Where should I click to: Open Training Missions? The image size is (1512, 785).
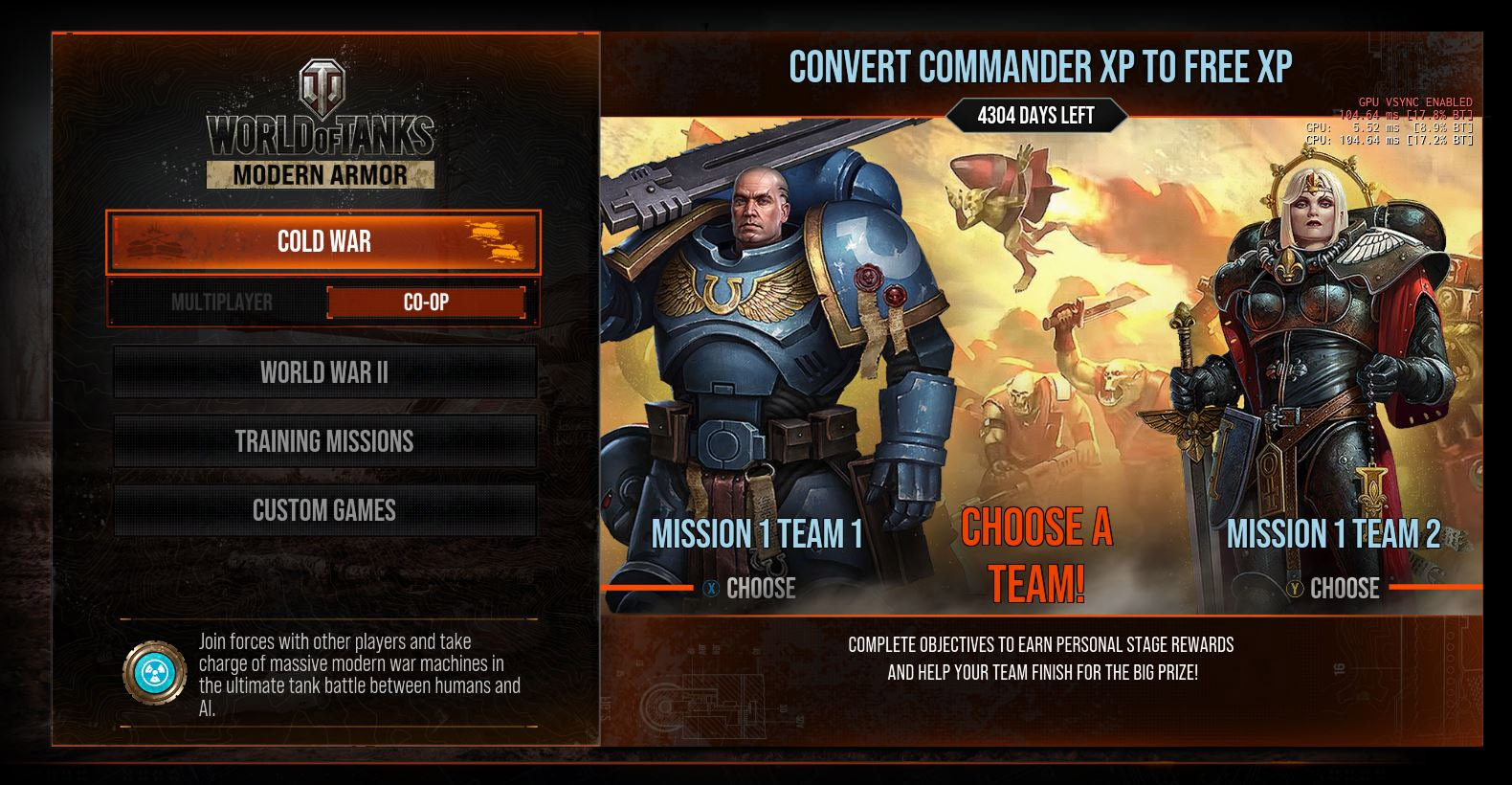[x=324, y=441]
